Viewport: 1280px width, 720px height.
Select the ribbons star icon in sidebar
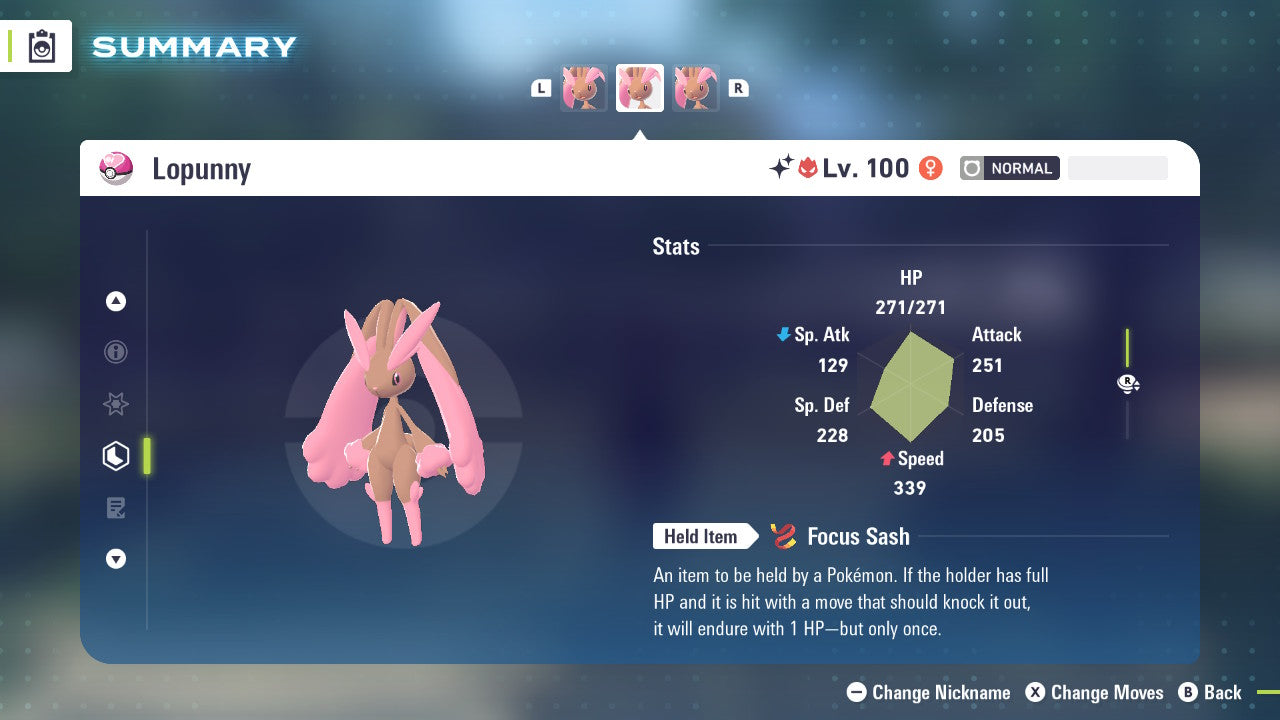tap(116, 404)
